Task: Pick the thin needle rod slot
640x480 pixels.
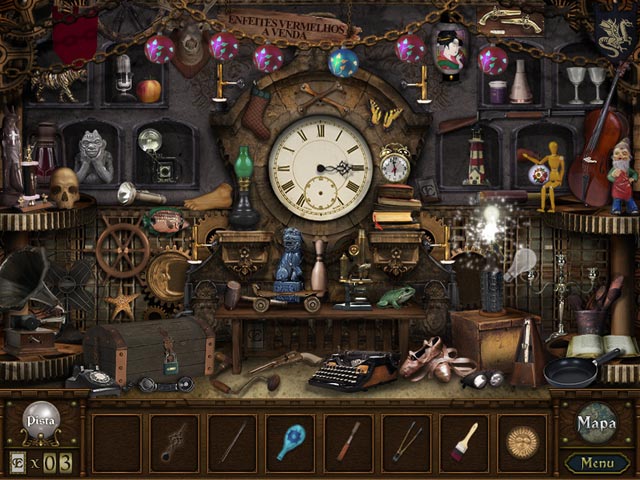Action: 233,442
